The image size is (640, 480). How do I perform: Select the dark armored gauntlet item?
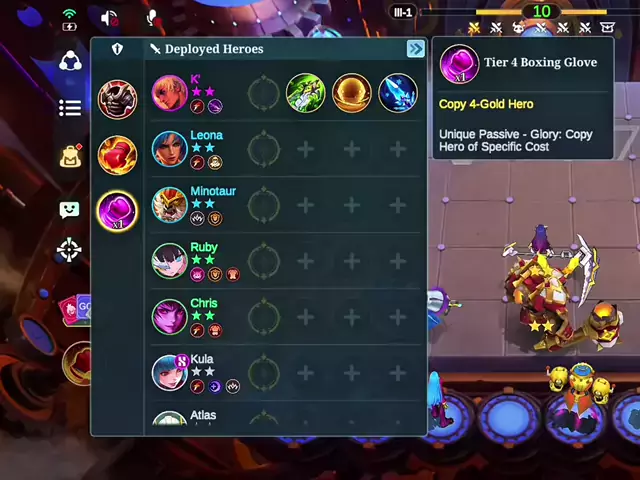point(117,99)
